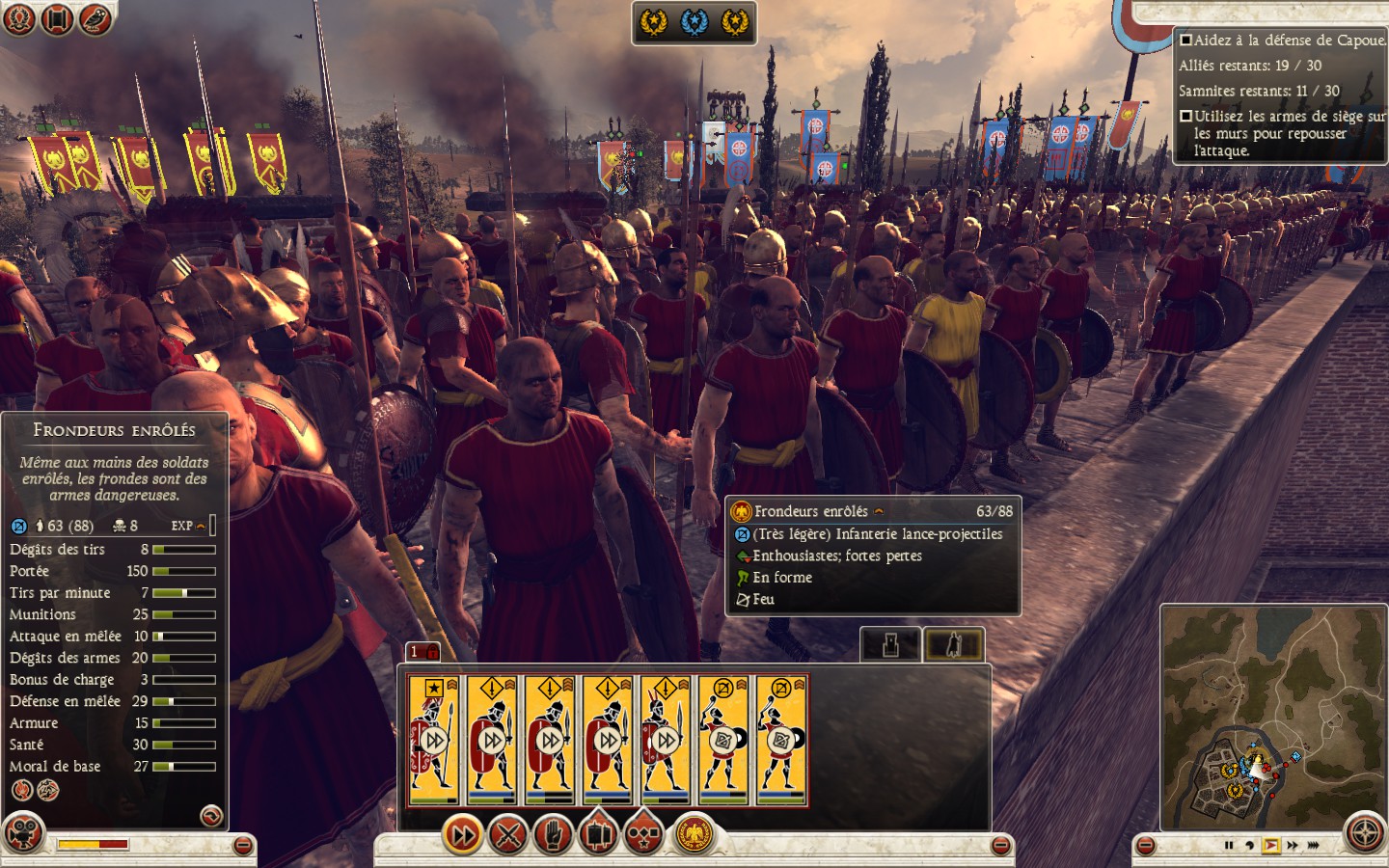
Task: Select the general's unit card with star
Action: pyautogui.click(x=433, y=740)
